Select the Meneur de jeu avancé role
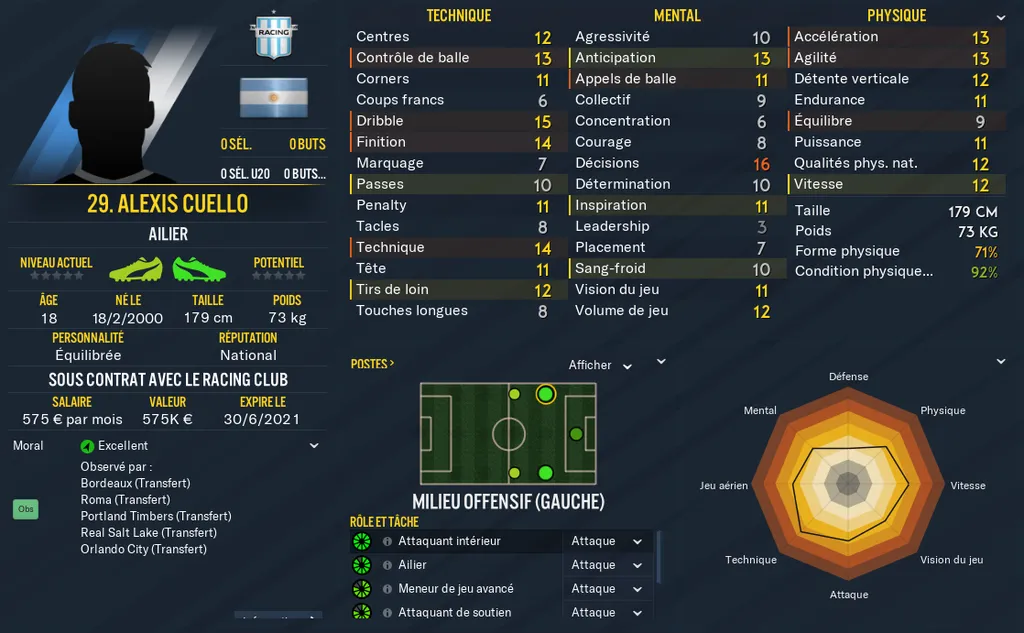Image resolution: width=1024 pixels, height=633 pixels. (x=455, y=589)
